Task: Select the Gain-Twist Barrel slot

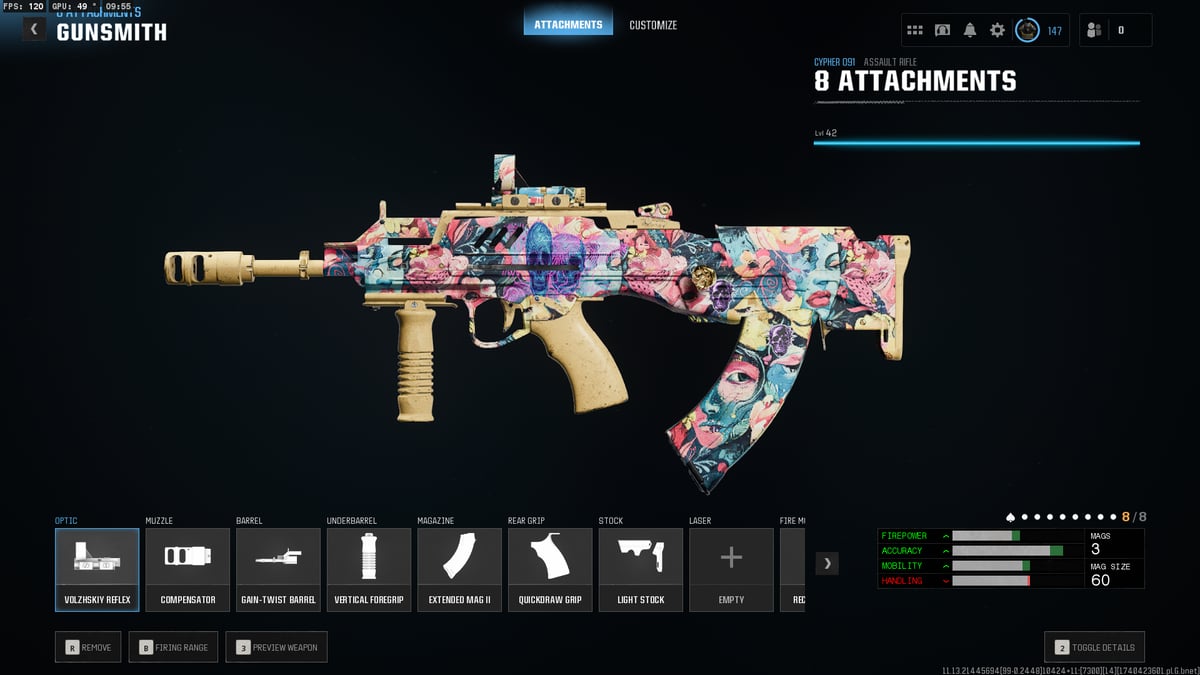Action: click(x=278, y=569)
